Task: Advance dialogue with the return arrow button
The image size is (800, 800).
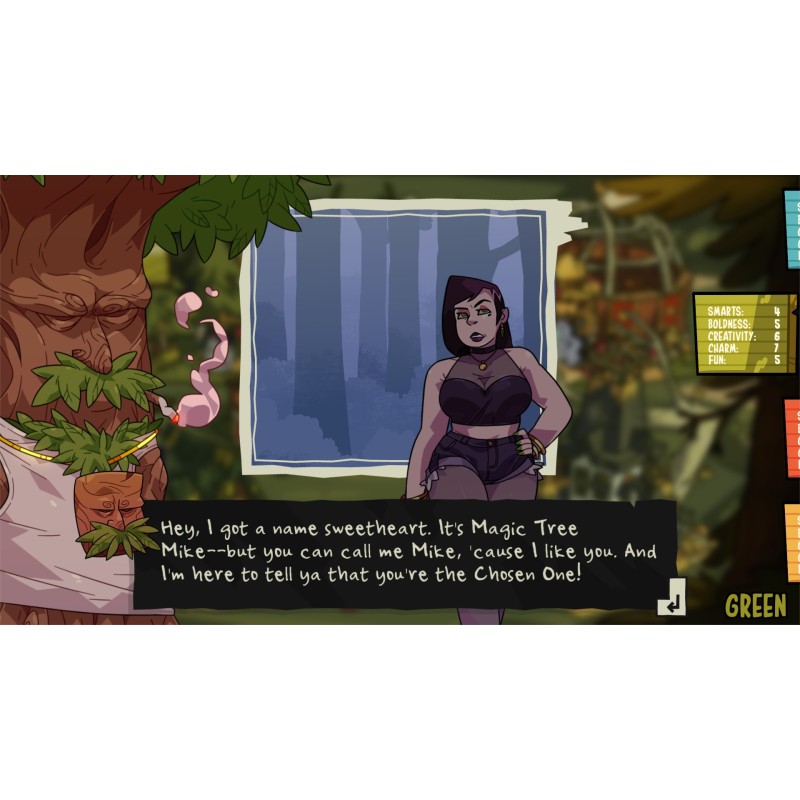Action: point(671,598)
